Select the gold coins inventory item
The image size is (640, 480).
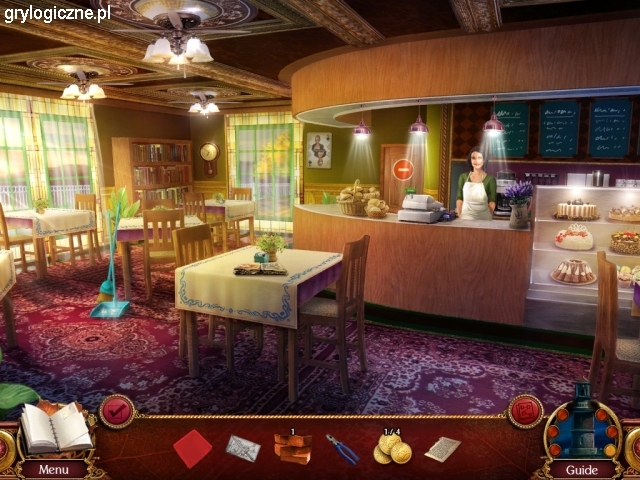(391, 450)
